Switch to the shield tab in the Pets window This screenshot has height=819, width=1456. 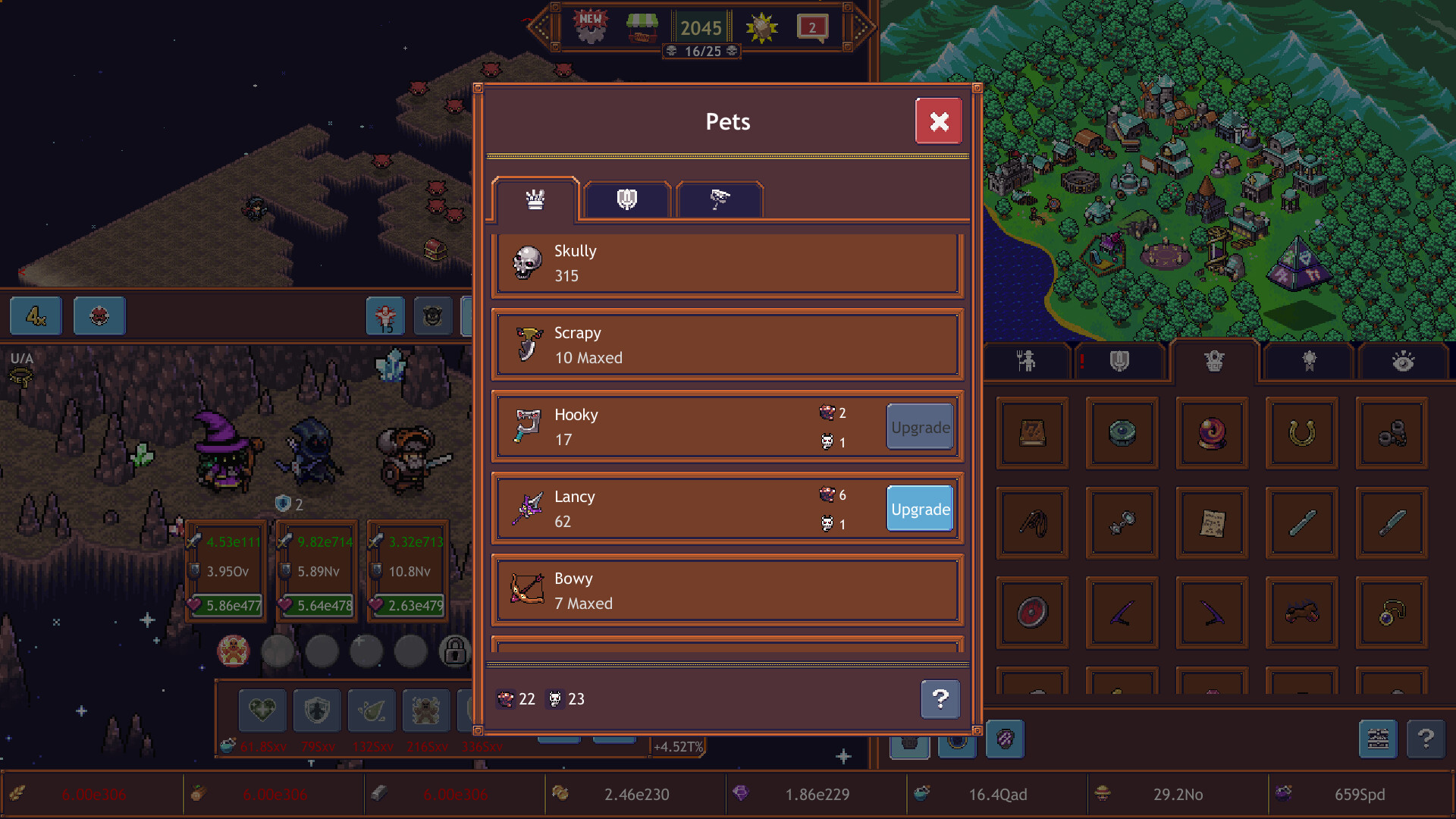pyautogui.click(x=626, y=199)
